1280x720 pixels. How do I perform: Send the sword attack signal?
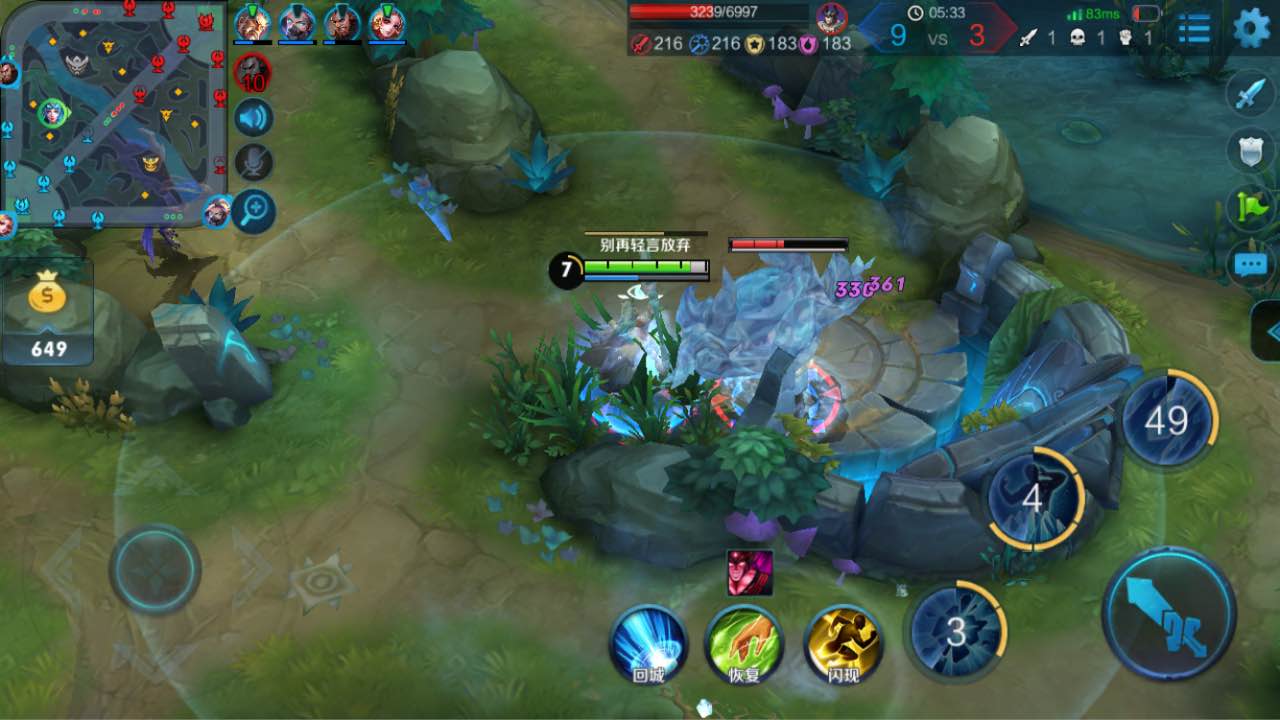point(1251,94)
